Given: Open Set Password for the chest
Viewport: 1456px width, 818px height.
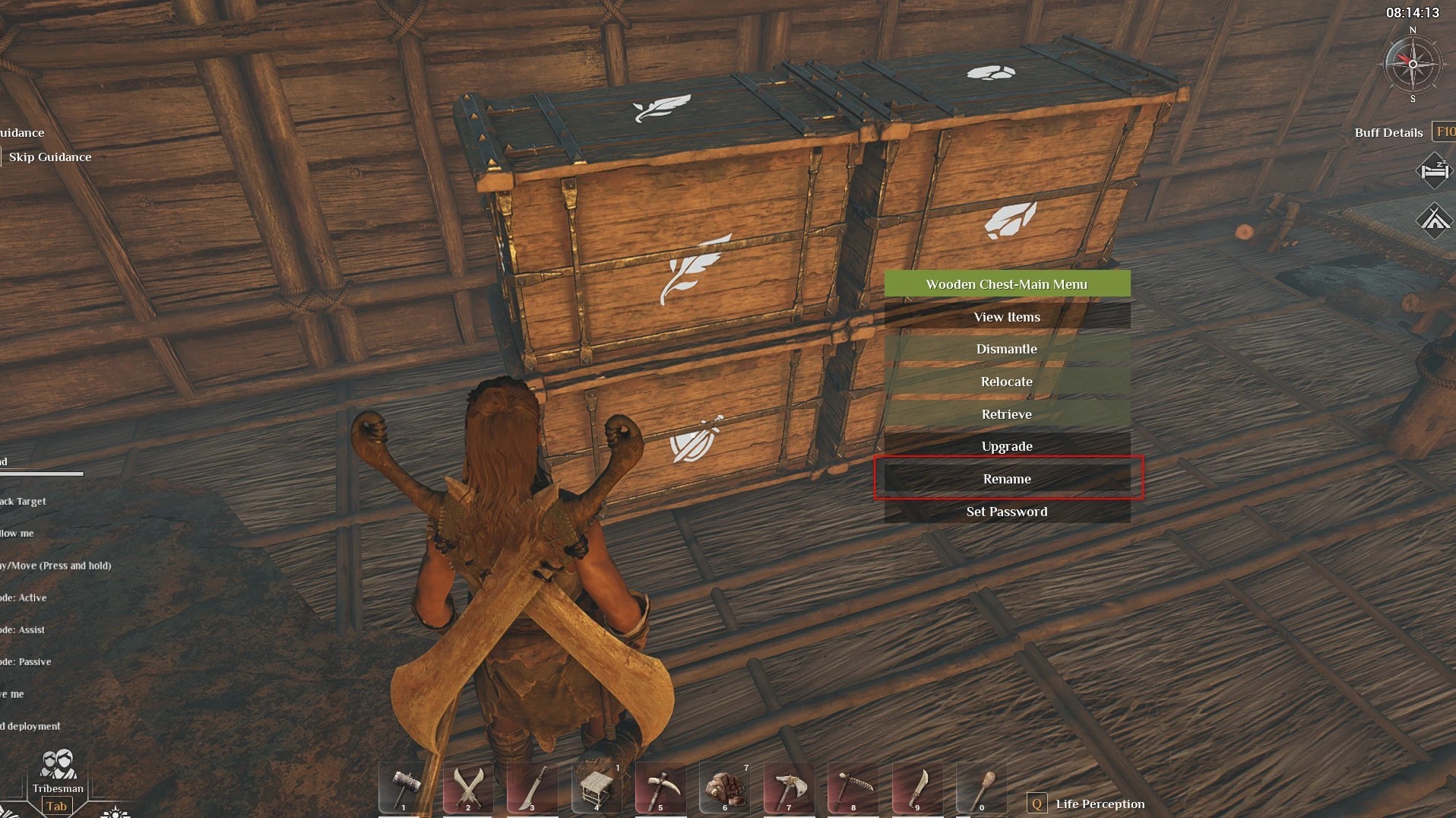Looking at the screenshot, I should coord(1007,512).
